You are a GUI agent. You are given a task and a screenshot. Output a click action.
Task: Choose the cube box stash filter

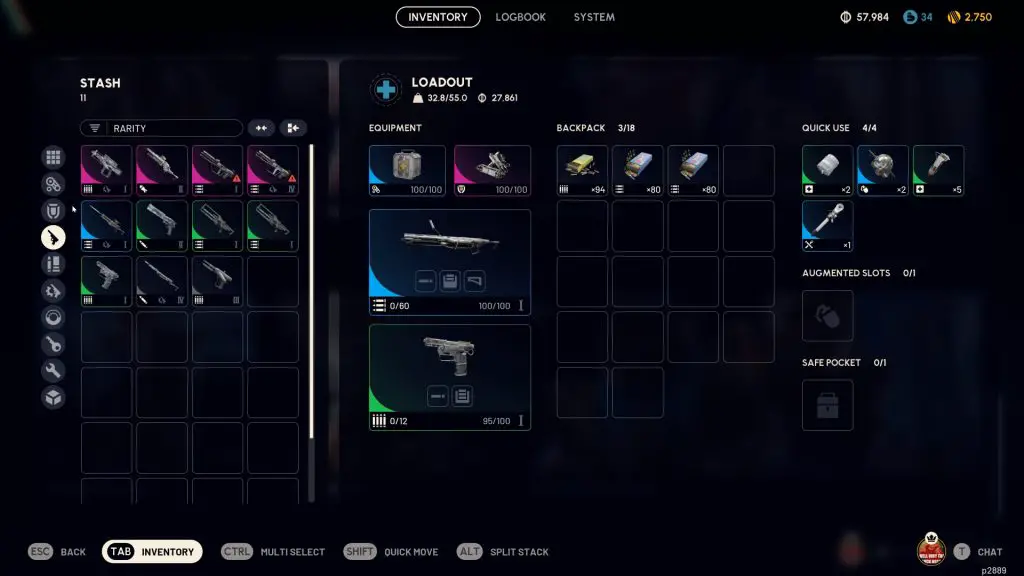(x=53, y=397)
